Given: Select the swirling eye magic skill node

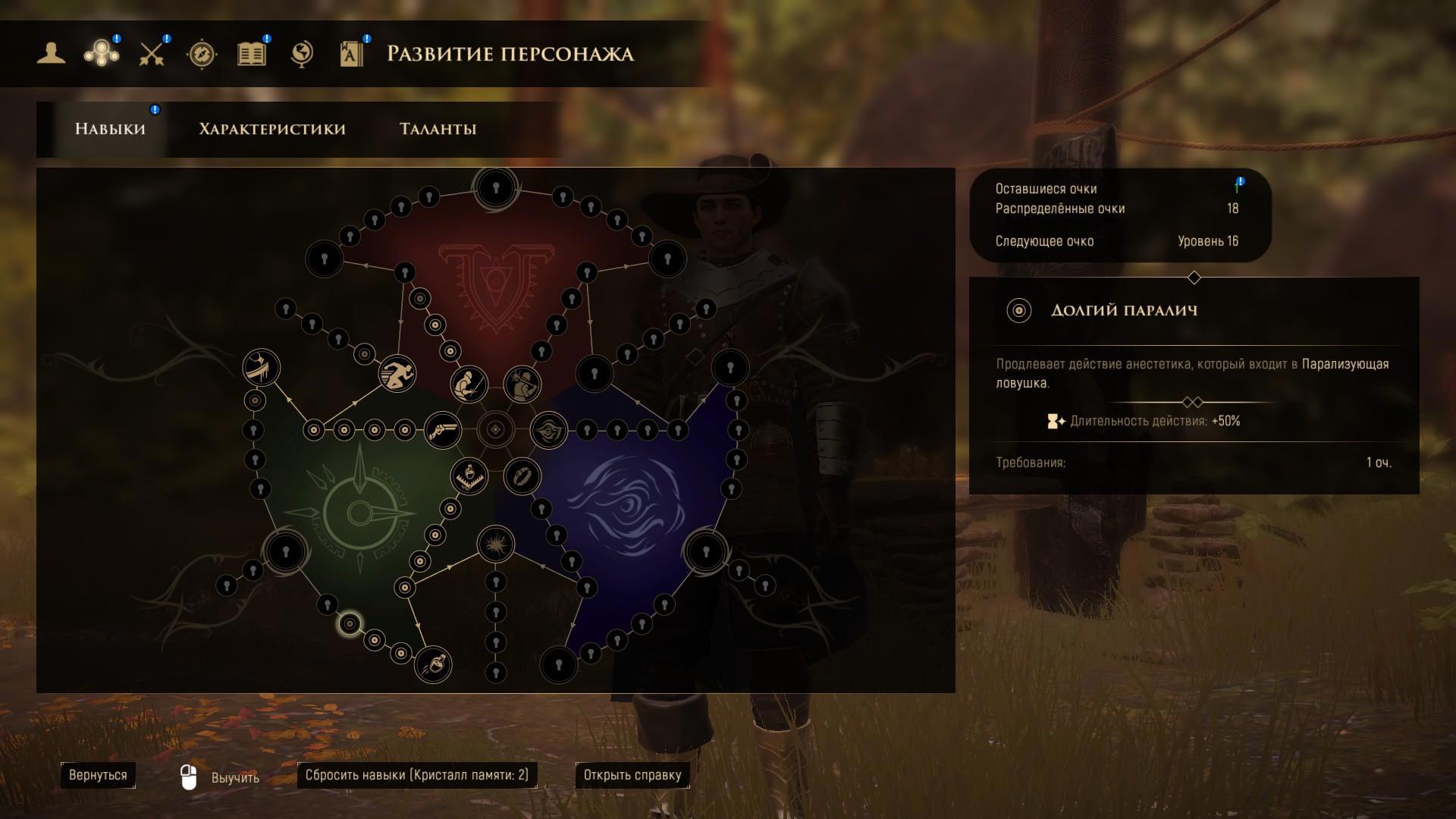Looking at the screenshot, I should pos(548,431).
